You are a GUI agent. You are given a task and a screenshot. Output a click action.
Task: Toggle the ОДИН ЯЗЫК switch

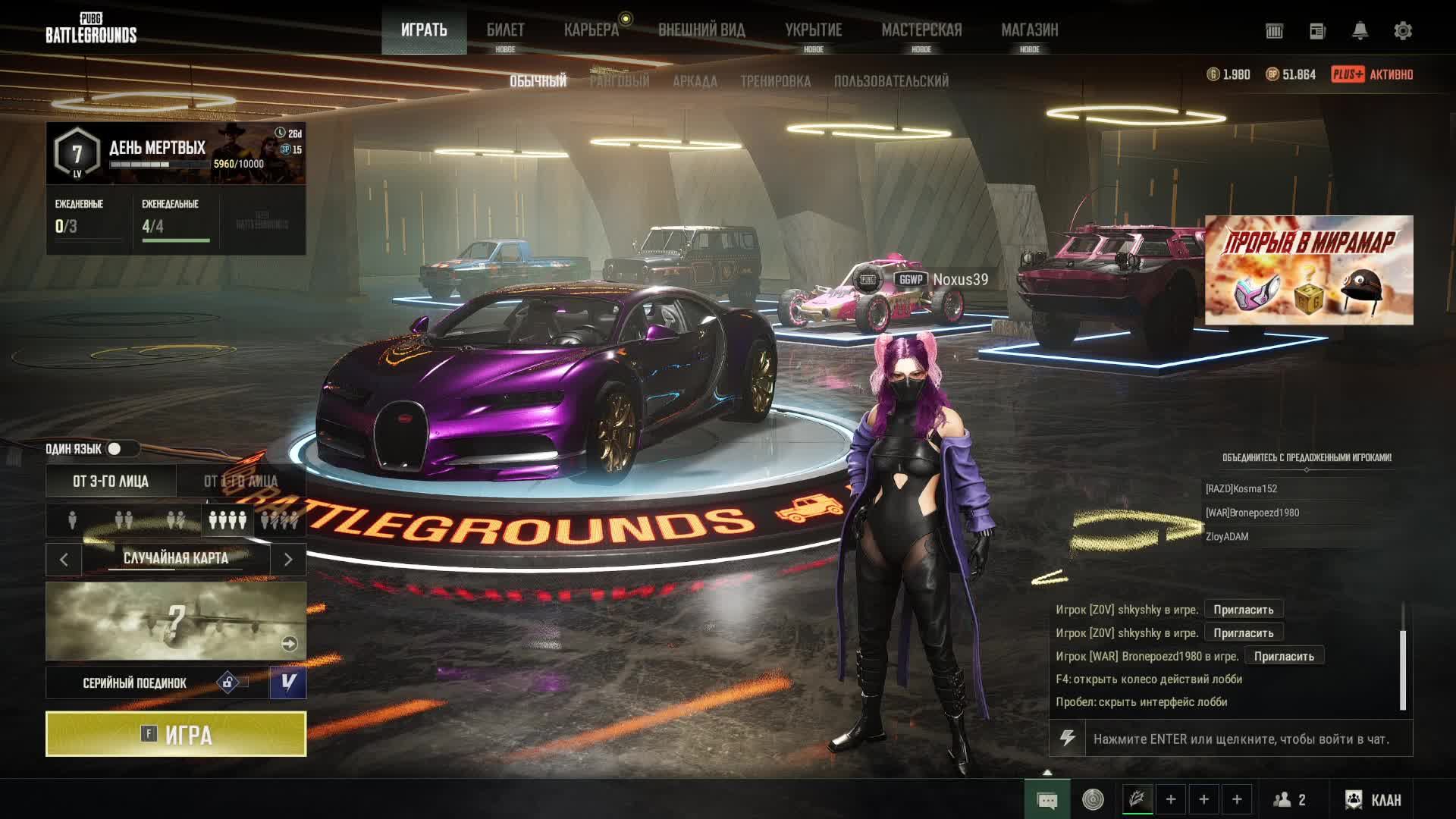(115, 449)
